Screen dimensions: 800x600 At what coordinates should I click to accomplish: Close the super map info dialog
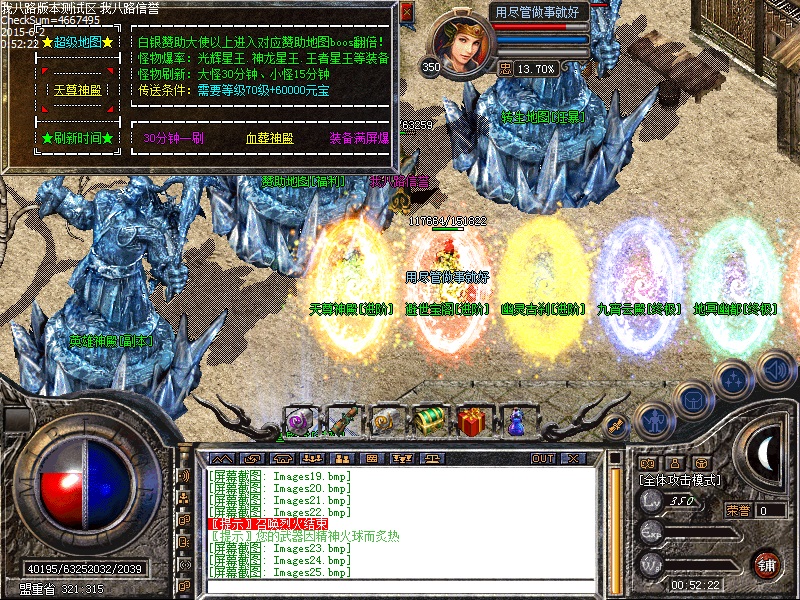coord(406,13)
